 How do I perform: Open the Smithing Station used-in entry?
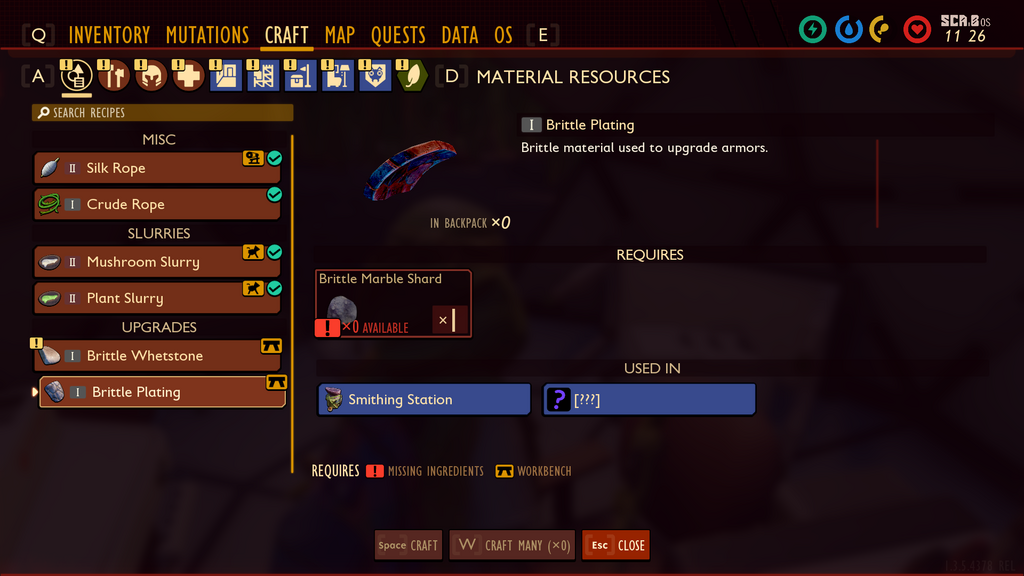[424, 400]
